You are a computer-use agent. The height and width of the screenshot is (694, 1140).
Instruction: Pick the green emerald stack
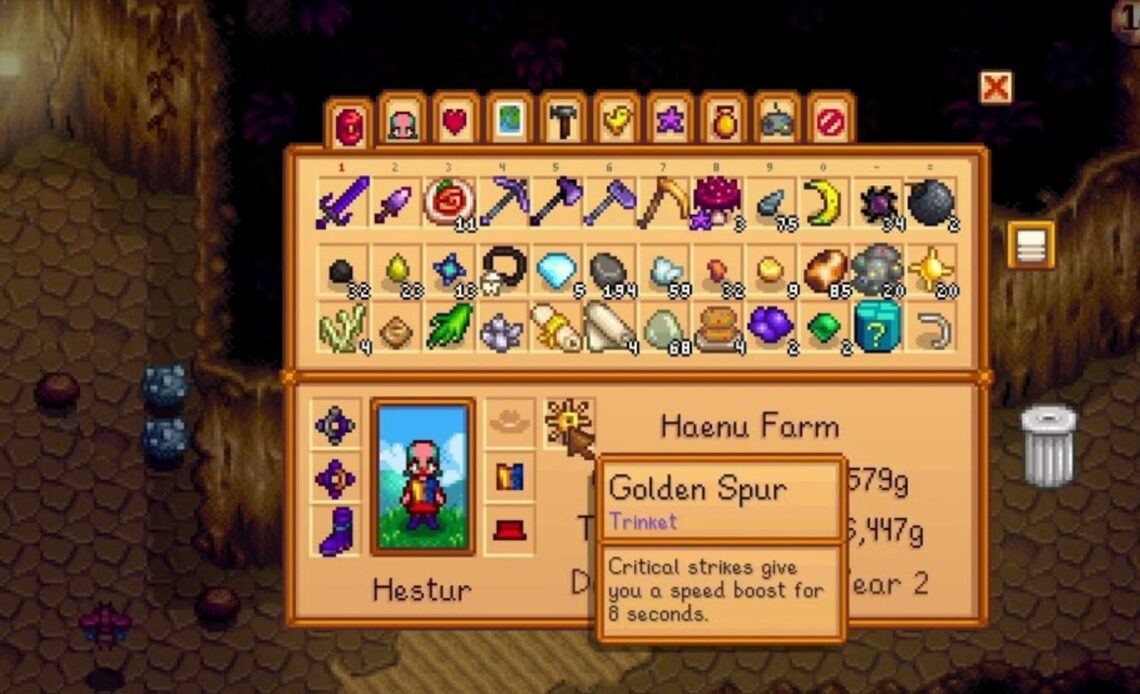point(825,327)
